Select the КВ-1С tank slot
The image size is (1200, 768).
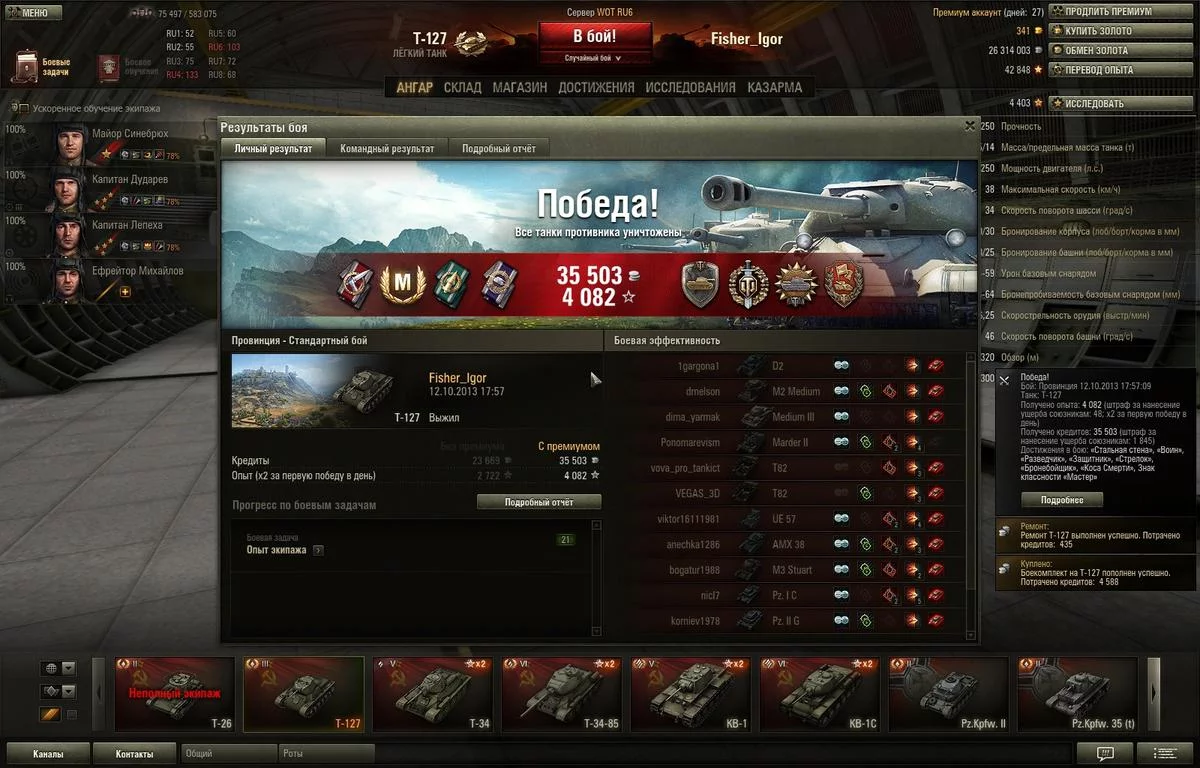point(820,694)
